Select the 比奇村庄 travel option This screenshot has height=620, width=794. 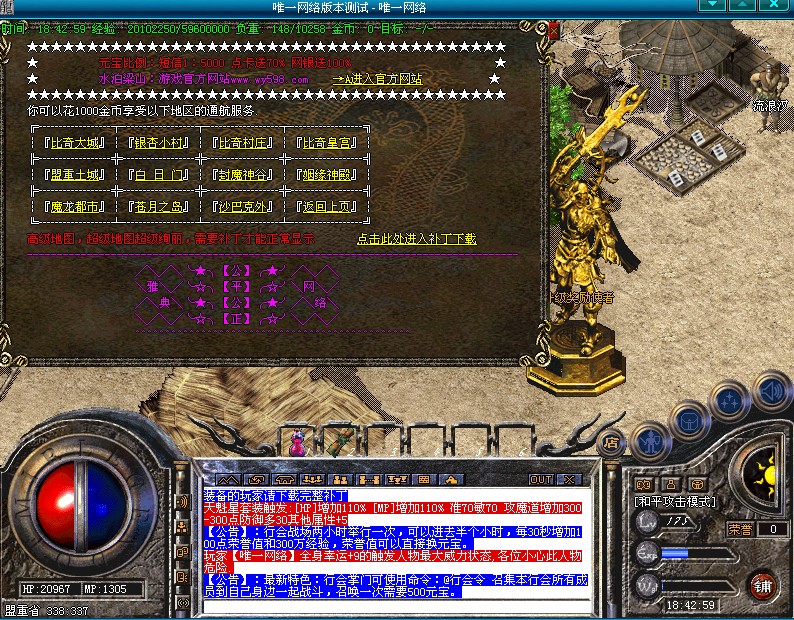241,142
